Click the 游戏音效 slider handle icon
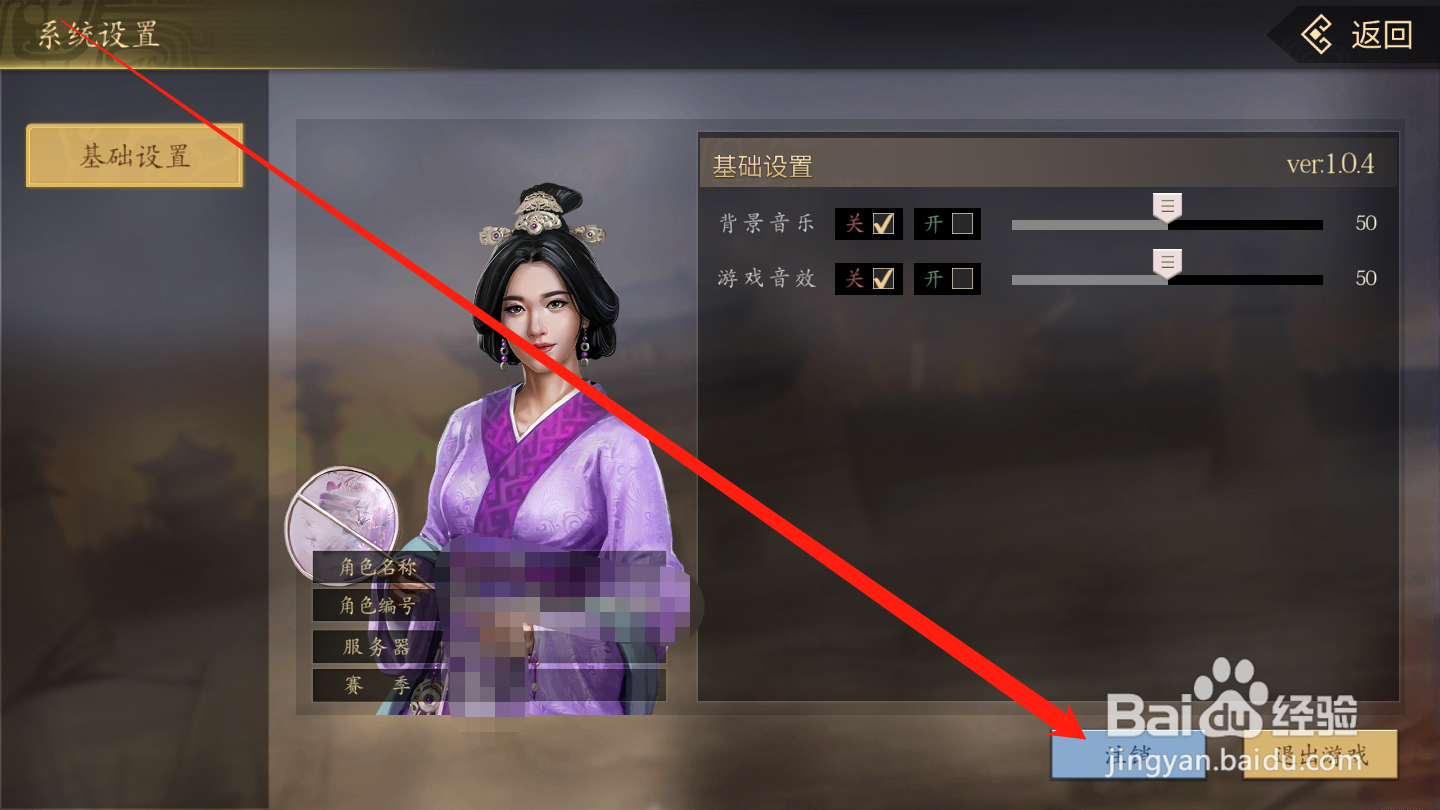 (x=1166, y=262)
